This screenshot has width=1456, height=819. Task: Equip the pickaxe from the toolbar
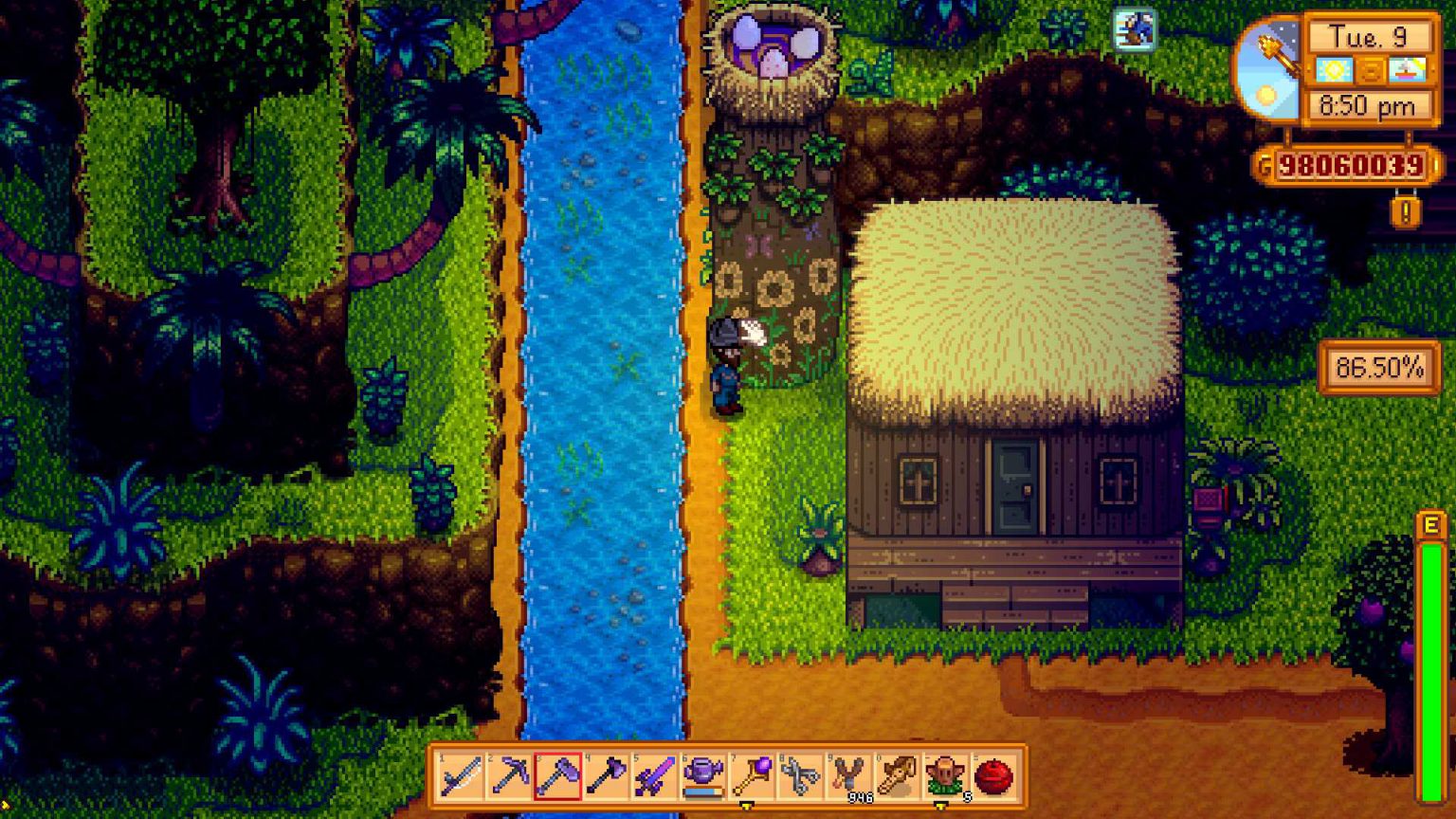coord(511,775)
